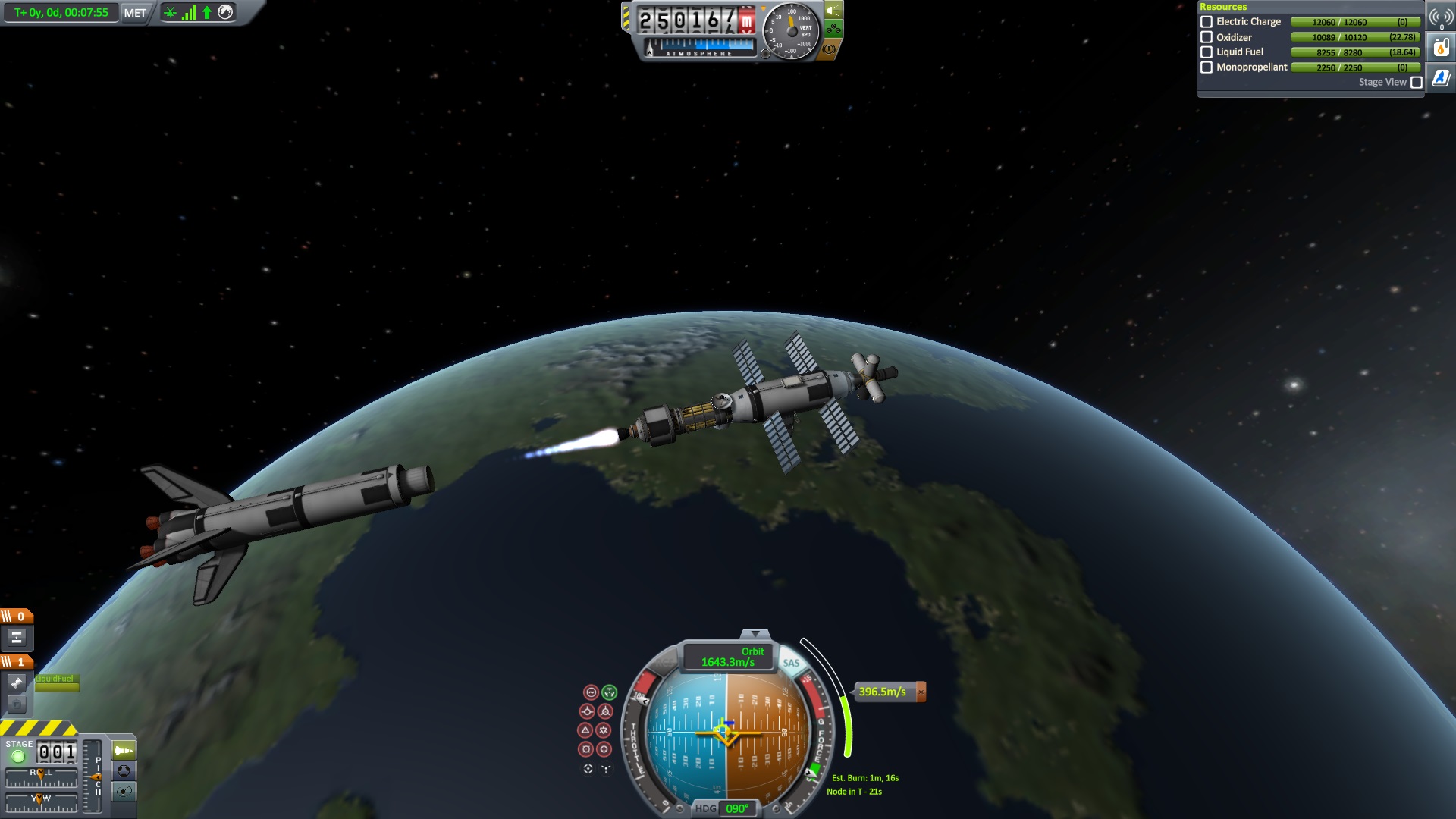The width and height of the screenshot is (1456, 819).
Task: Toggle the Electric Charge resource checkbox
Action: coord(1207,22)
